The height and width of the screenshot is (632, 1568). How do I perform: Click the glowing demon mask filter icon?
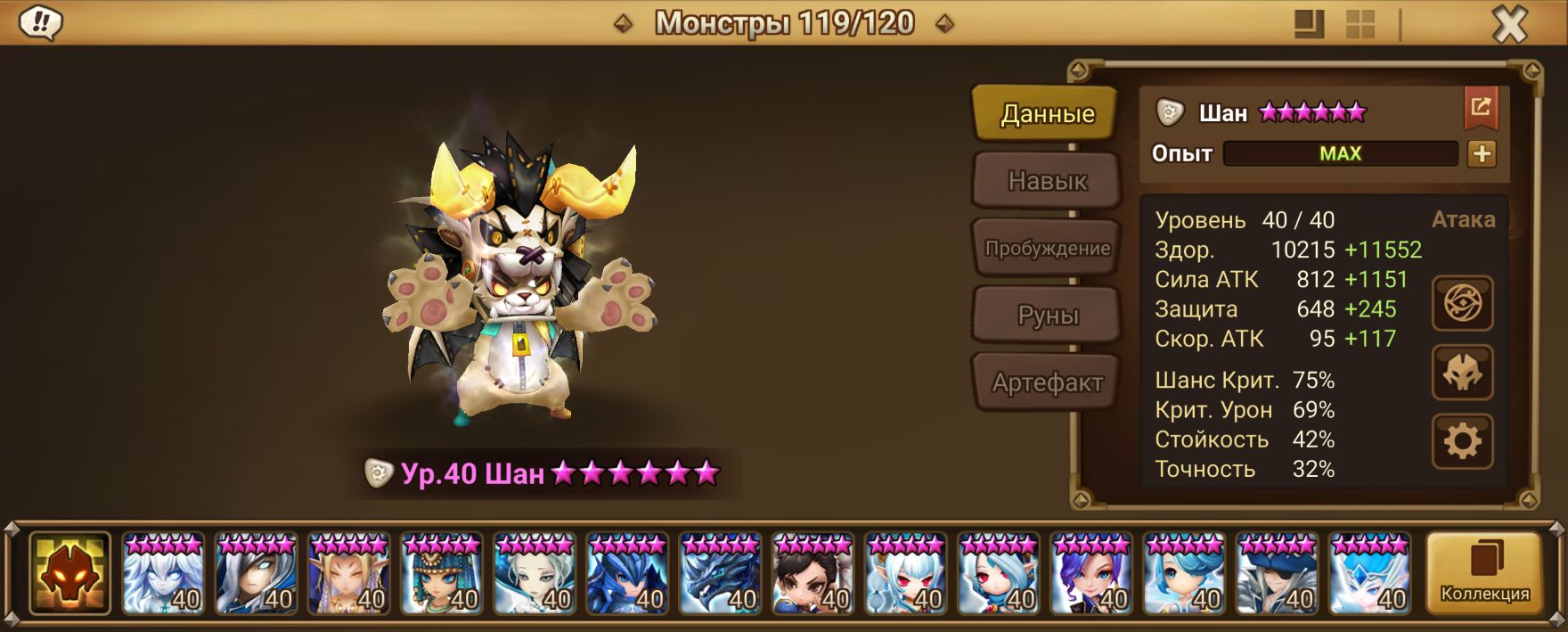coord(69,574)
